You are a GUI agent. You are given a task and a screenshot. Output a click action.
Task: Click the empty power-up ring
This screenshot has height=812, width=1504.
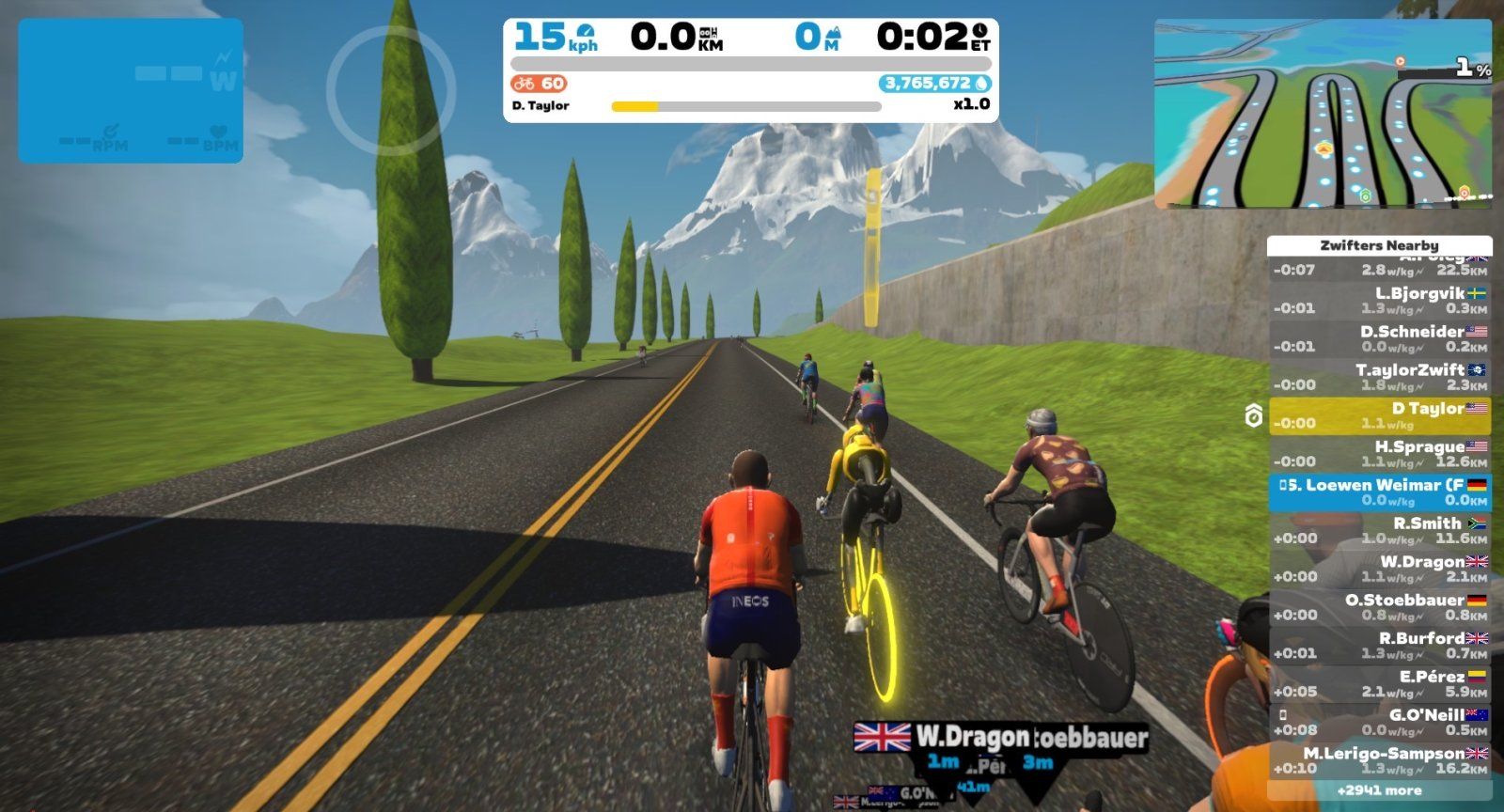(391, 89)
